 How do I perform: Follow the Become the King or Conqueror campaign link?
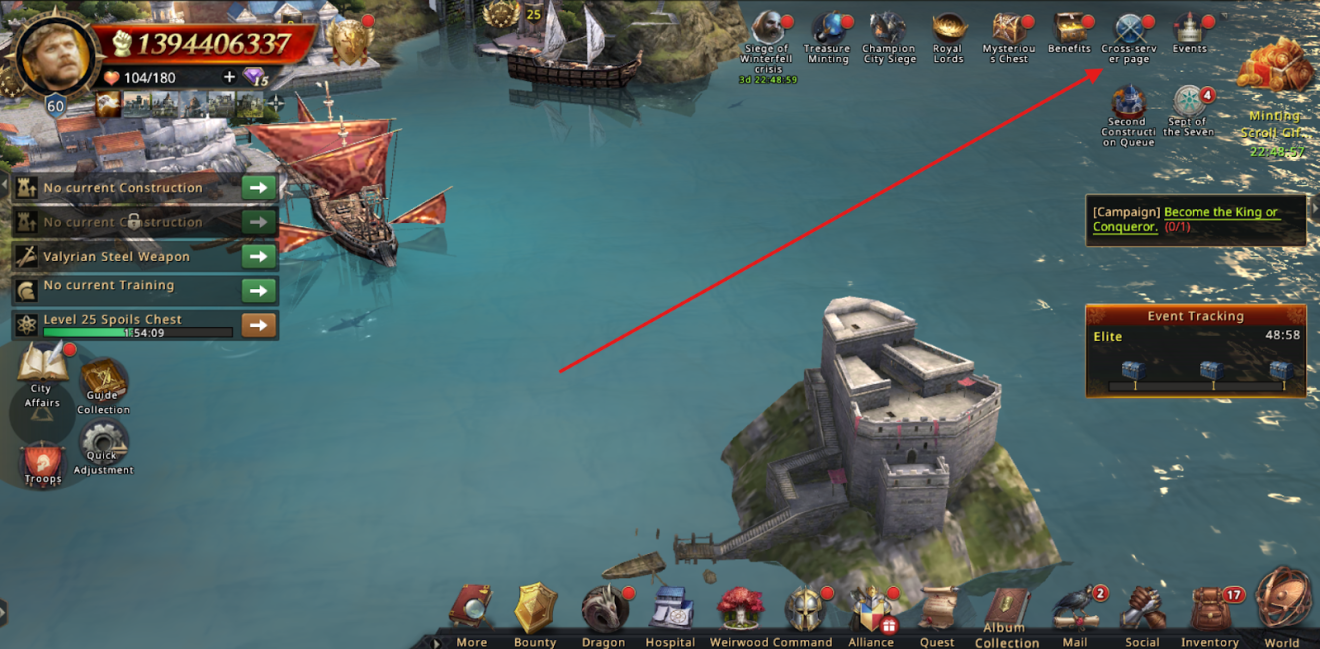[1220, 219]
